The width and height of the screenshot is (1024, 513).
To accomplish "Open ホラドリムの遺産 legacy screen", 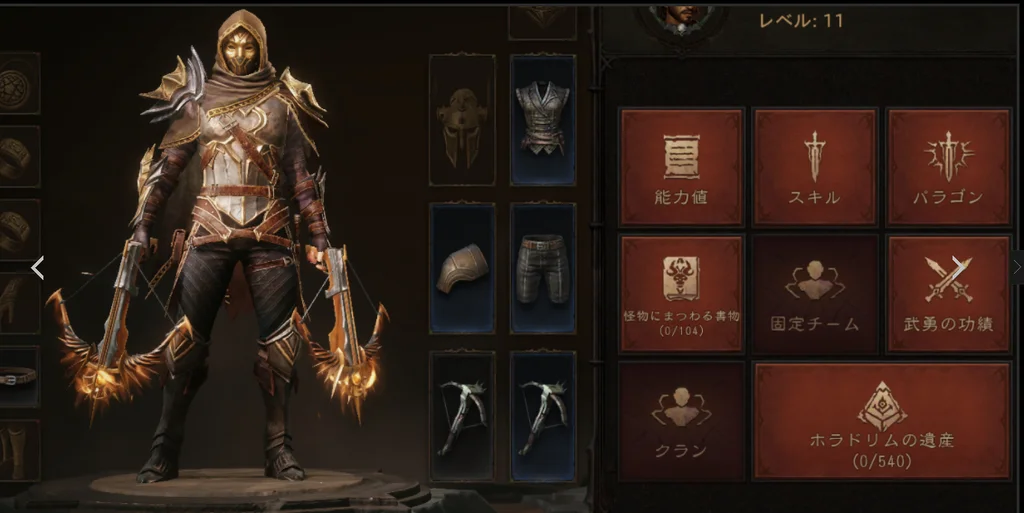I will coord(881,421).
